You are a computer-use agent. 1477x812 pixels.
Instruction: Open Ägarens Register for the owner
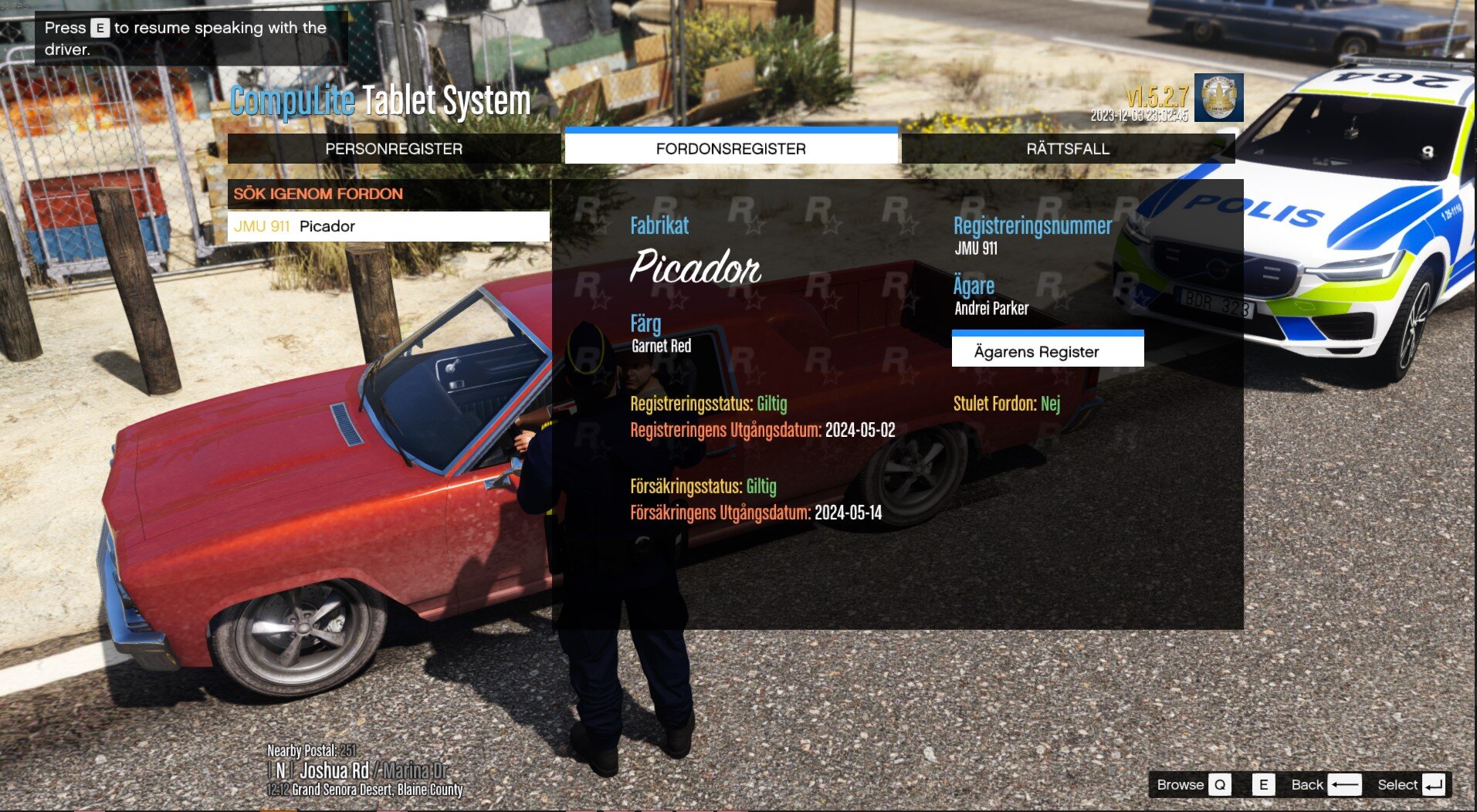(x=1047, y=352)
